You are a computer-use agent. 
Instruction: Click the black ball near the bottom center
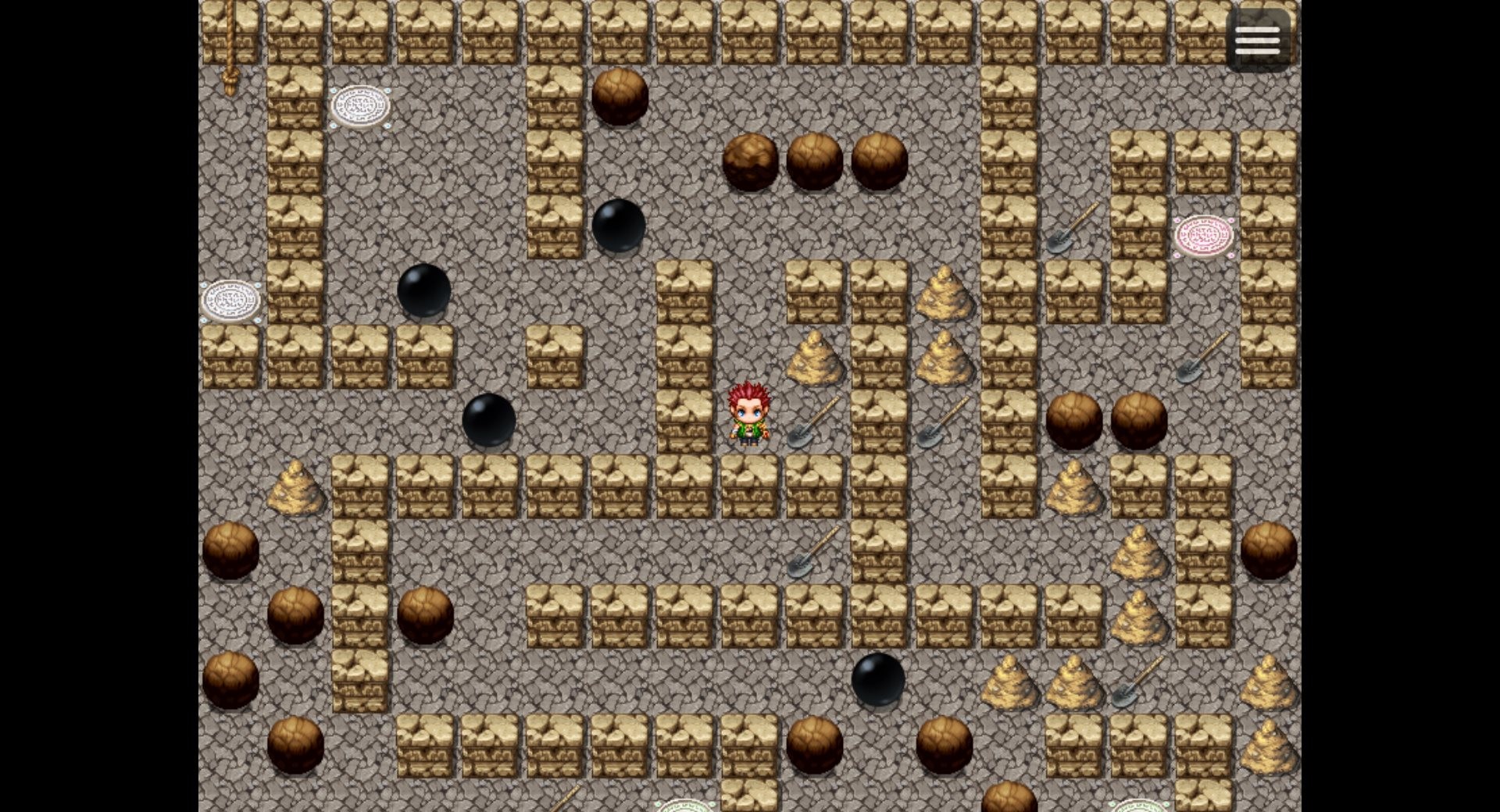coord(879,679)
